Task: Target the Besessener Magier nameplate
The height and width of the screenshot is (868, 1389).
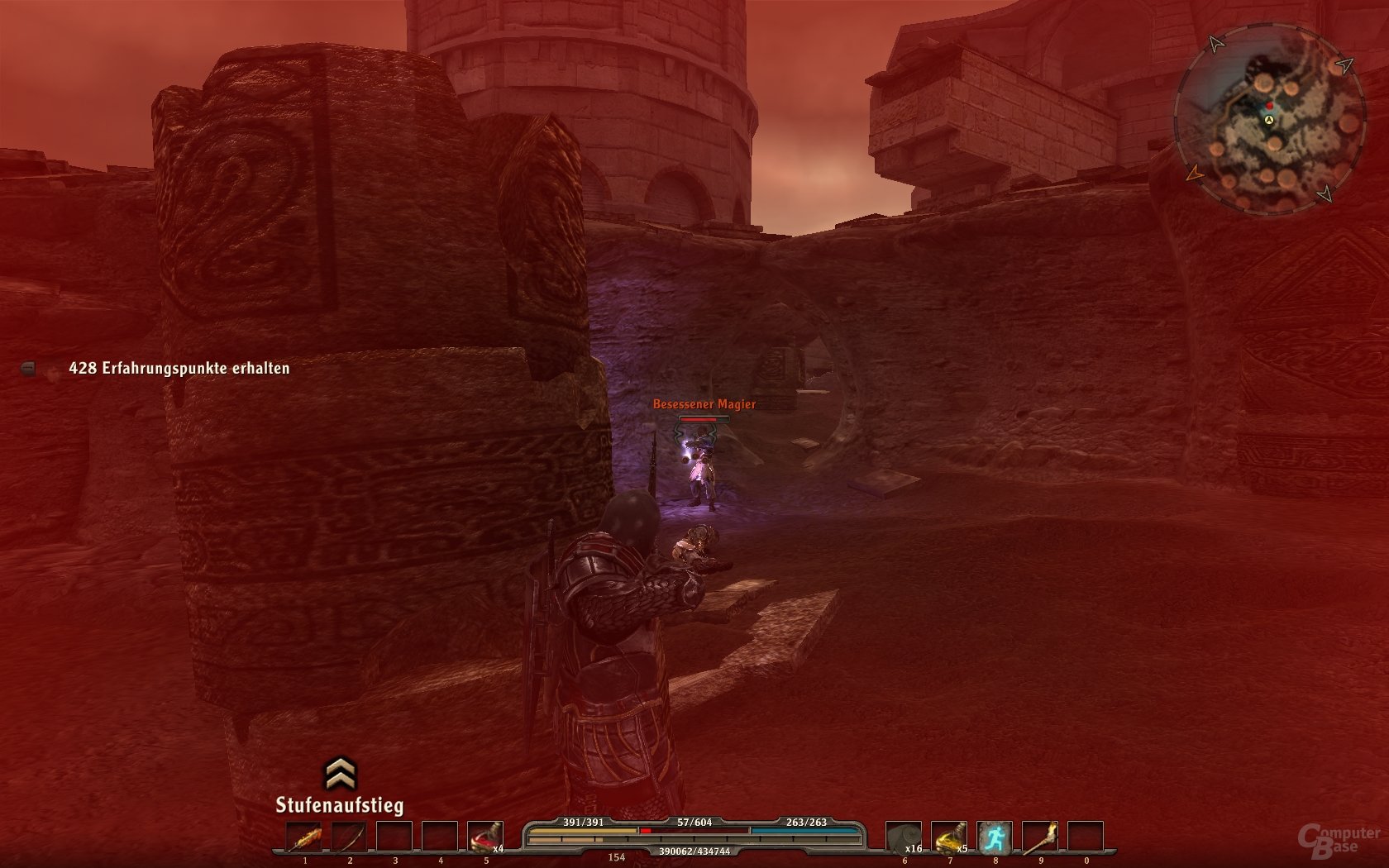Action: [705, 404]
